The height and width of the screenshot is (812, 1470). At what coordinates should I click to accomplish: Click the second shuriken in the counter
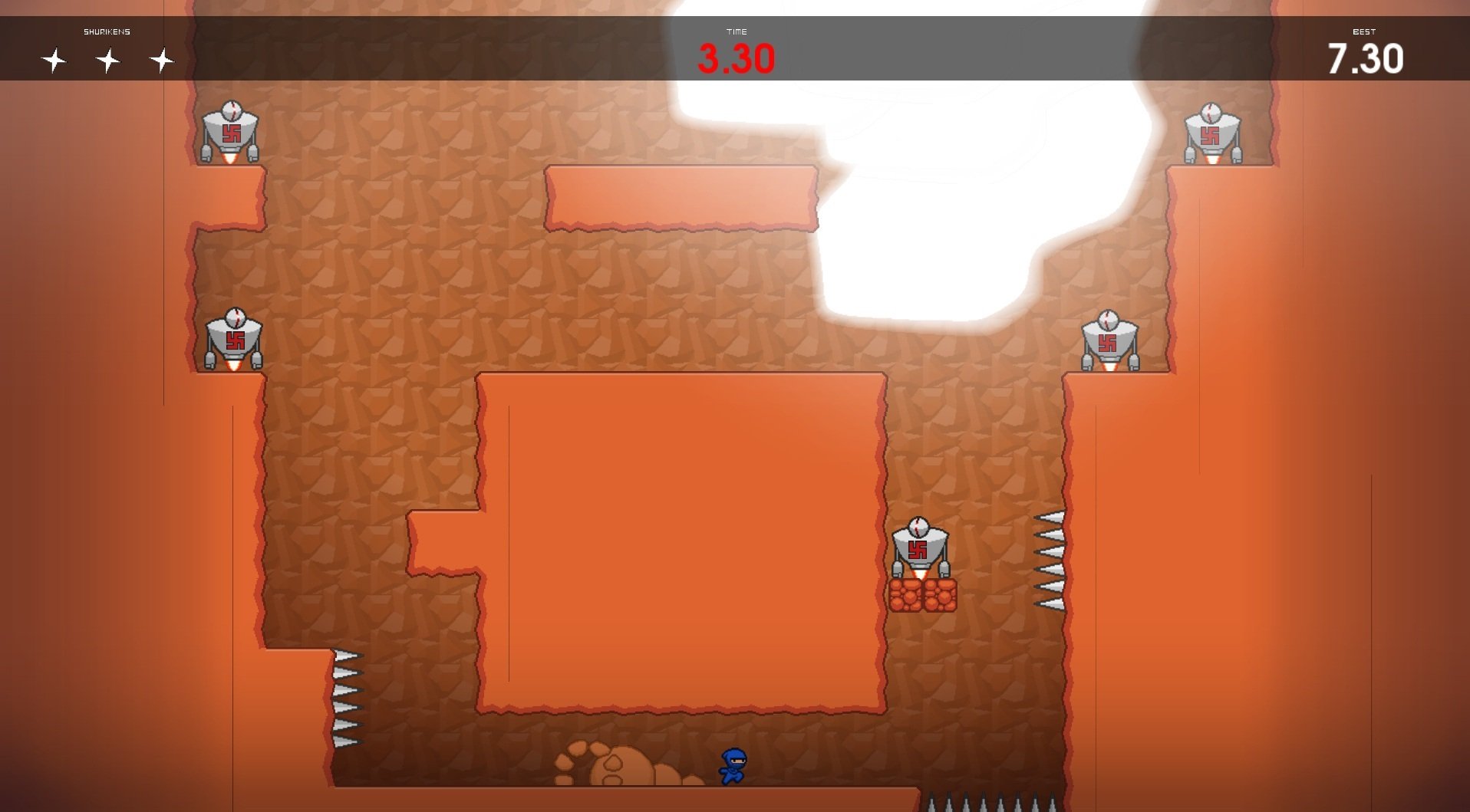point(107,59)
